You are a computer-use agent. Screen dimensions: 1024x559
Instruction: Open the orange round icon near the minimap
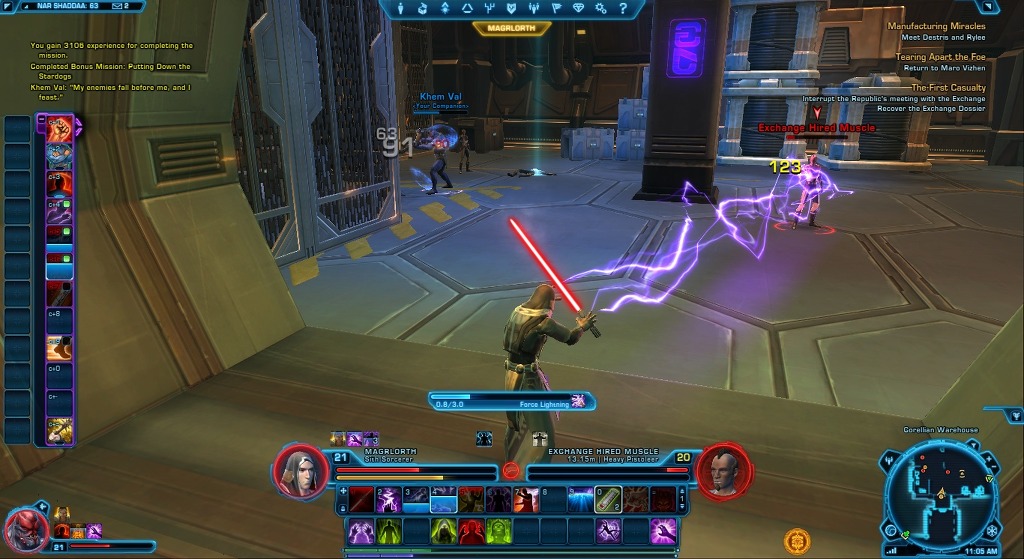tap(797, 540)
